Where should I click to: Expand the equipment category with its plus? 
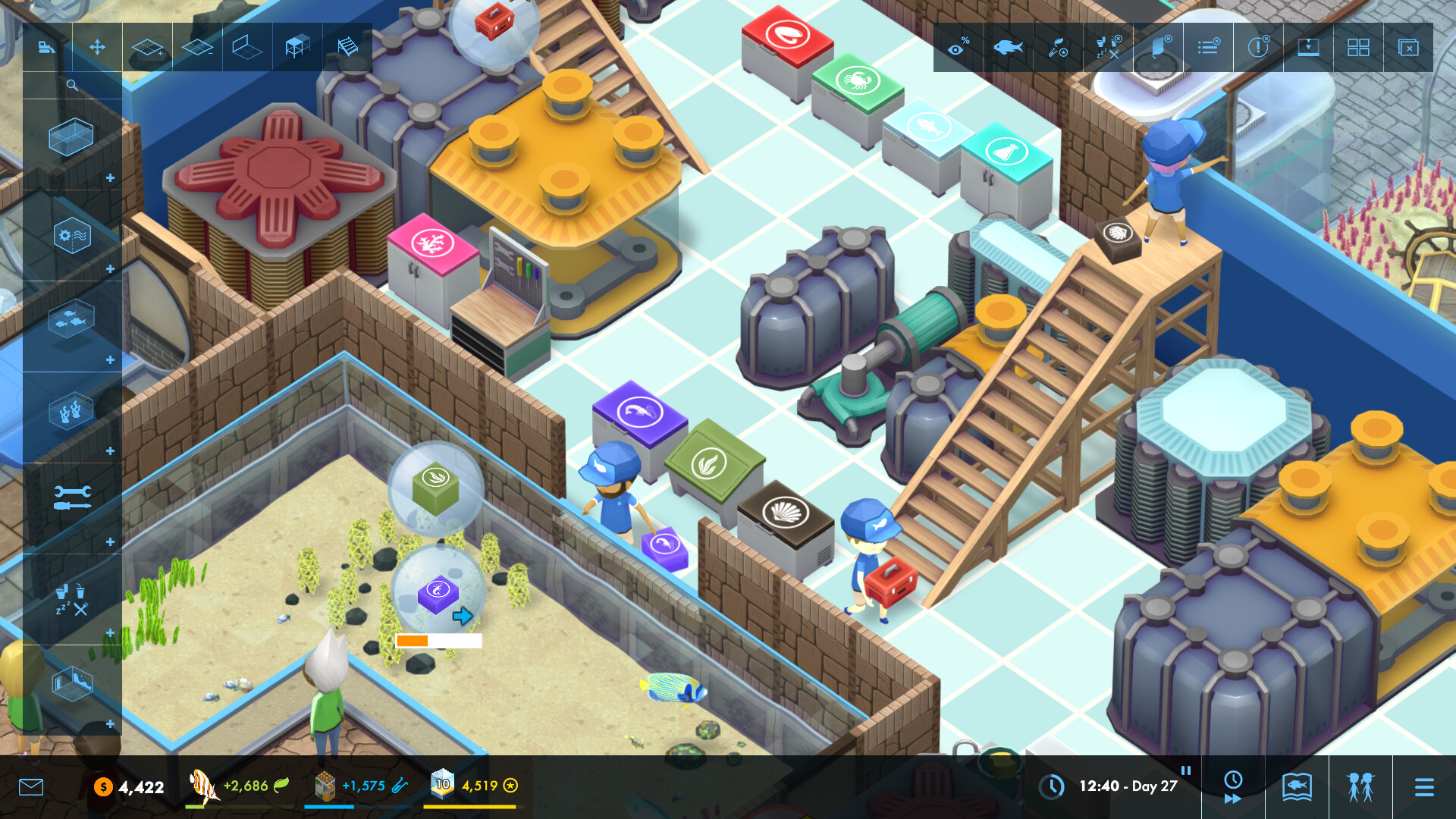[112, 268]
